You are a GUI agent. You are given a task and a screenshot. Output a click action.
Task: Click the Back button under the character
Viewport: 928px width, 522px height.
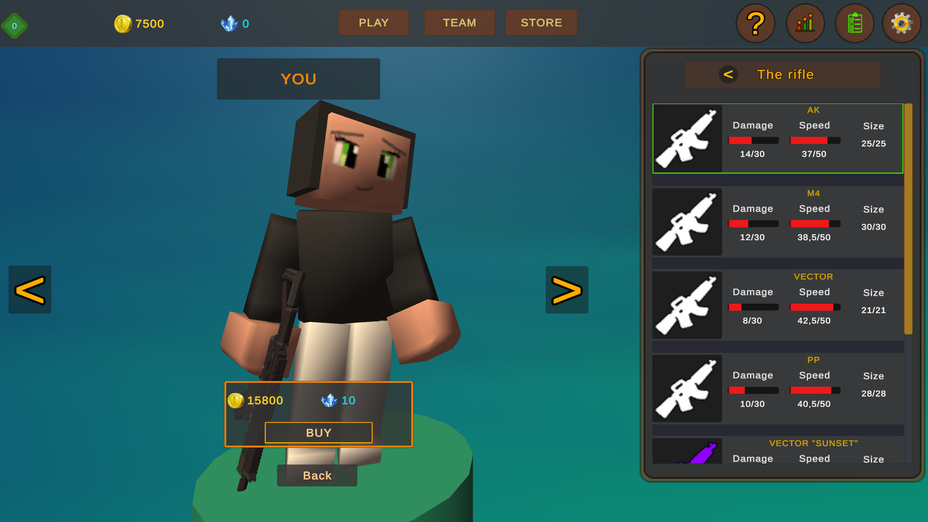317,475
